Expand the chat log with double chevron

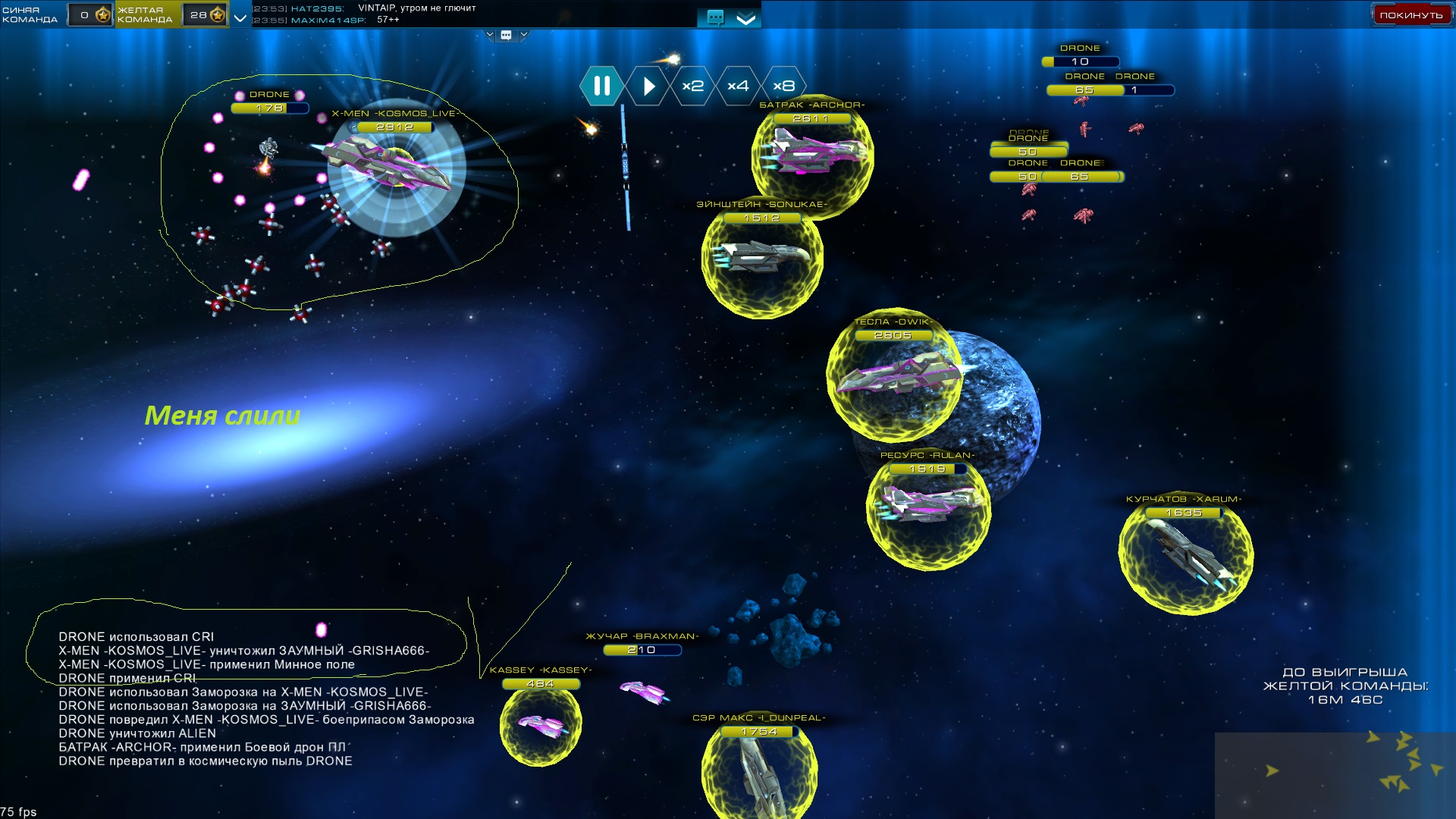(746, 18)
